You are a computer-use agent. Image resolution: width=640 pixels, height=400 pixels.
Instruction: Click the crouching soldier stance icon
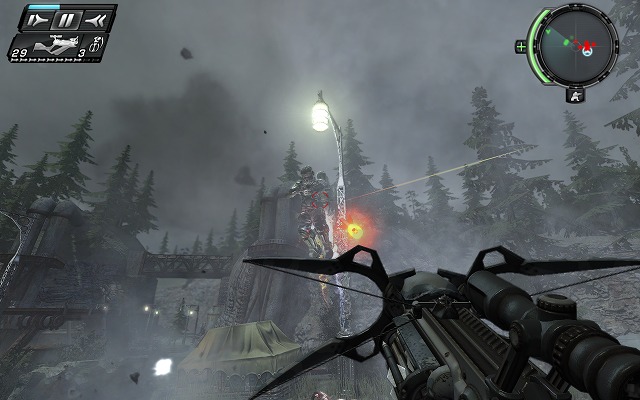(575, 97)
